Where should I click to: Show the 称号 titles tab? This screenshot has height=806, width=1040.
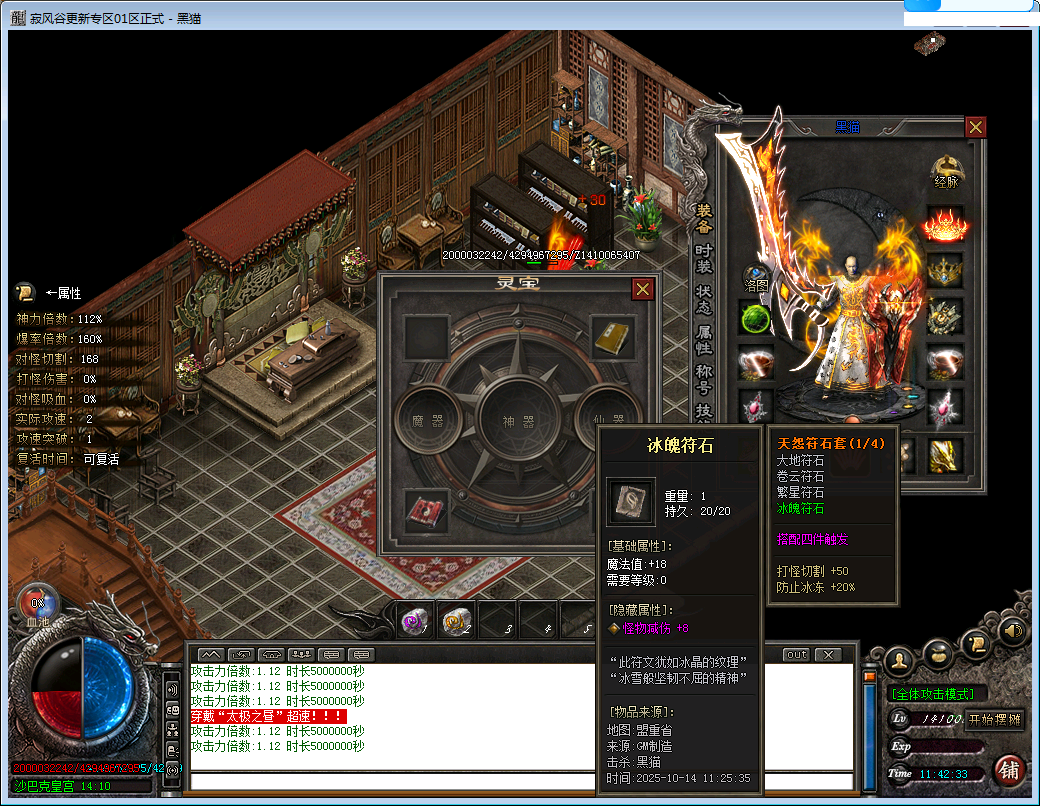pyautogui.click(x=705, y=379)
